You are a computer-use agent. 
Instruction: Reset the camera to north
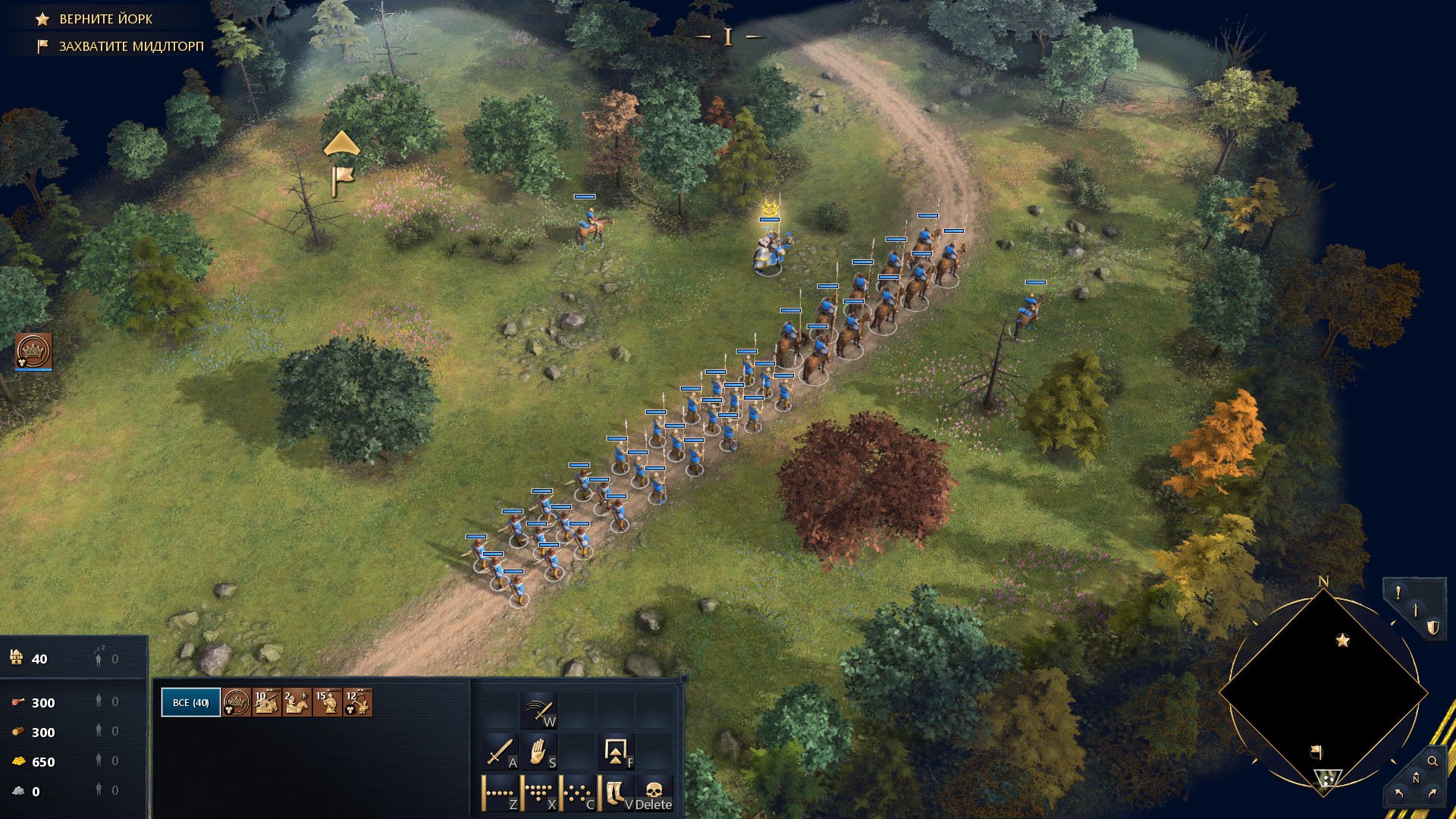point(1416,778)
